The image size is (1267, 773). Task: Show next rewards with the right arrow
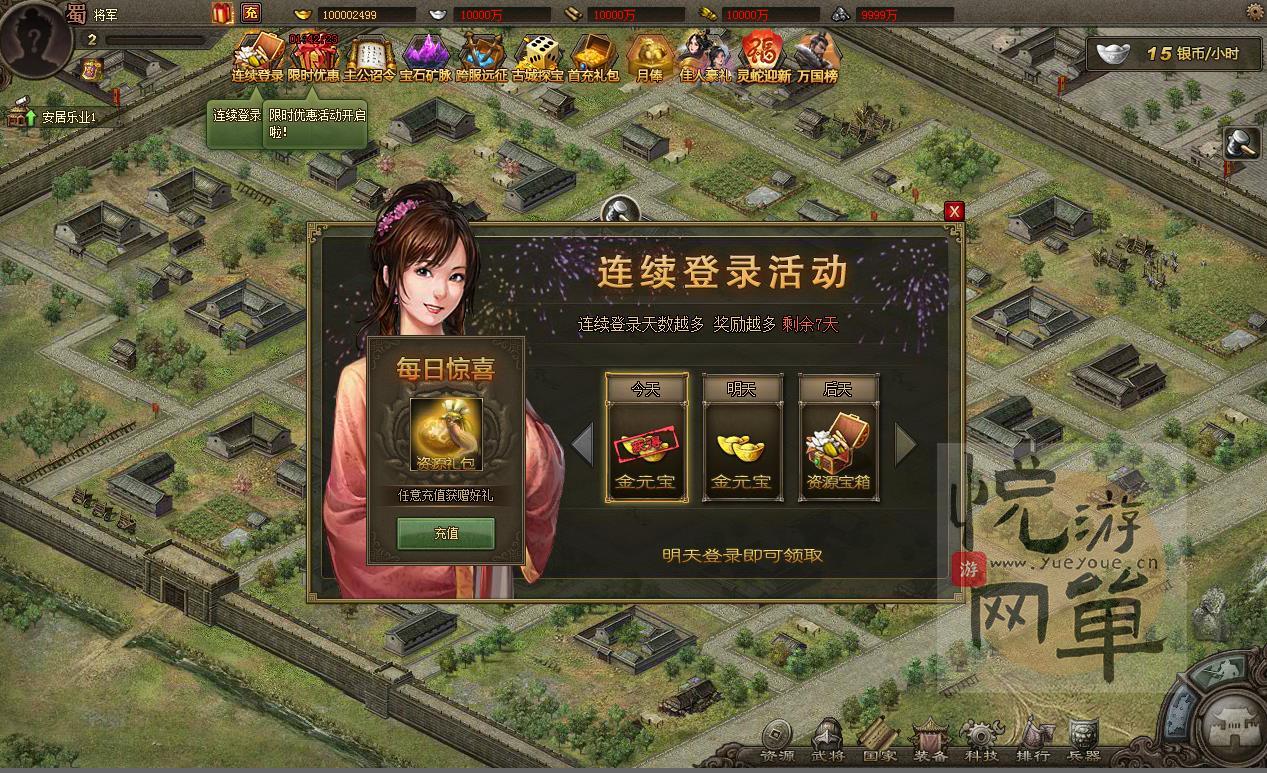[904, 444]
